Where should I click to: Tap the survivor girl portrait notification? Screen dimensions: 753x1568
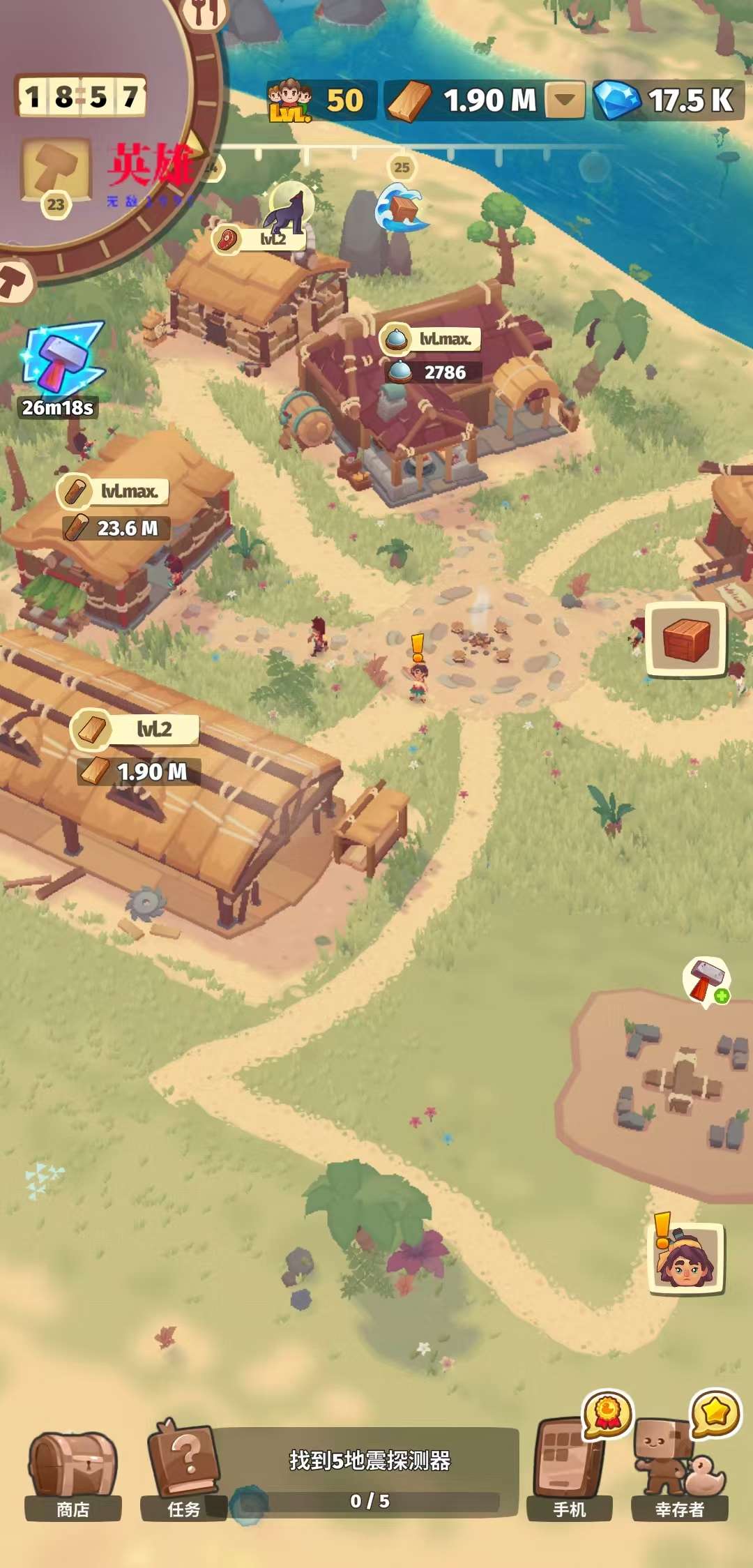687,1259
